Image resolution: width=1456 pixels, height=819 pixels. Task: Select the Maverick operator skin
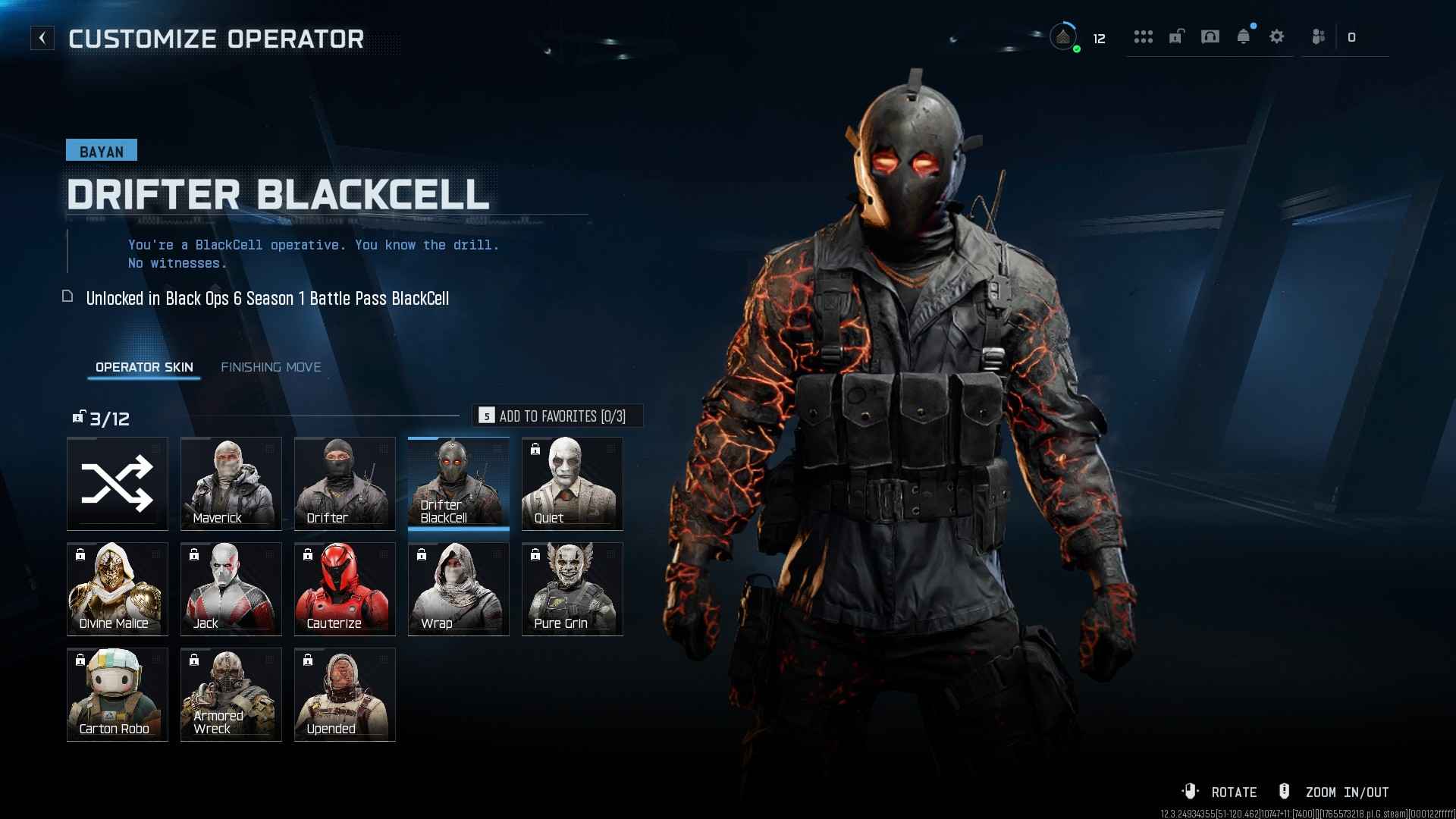click(x=231, y=483)
